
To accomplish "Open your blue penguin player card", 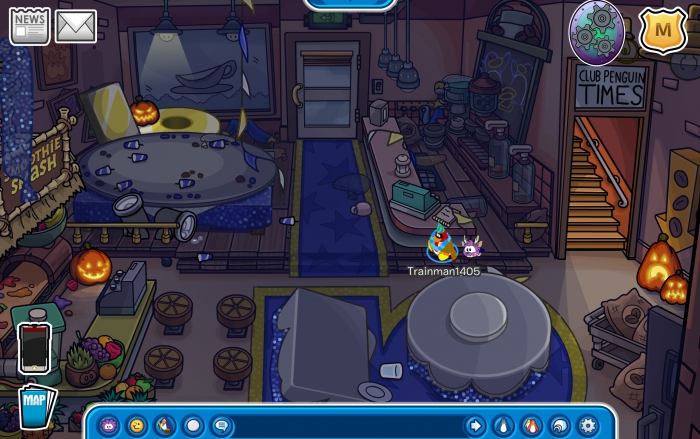I will (x=503, y=425).
